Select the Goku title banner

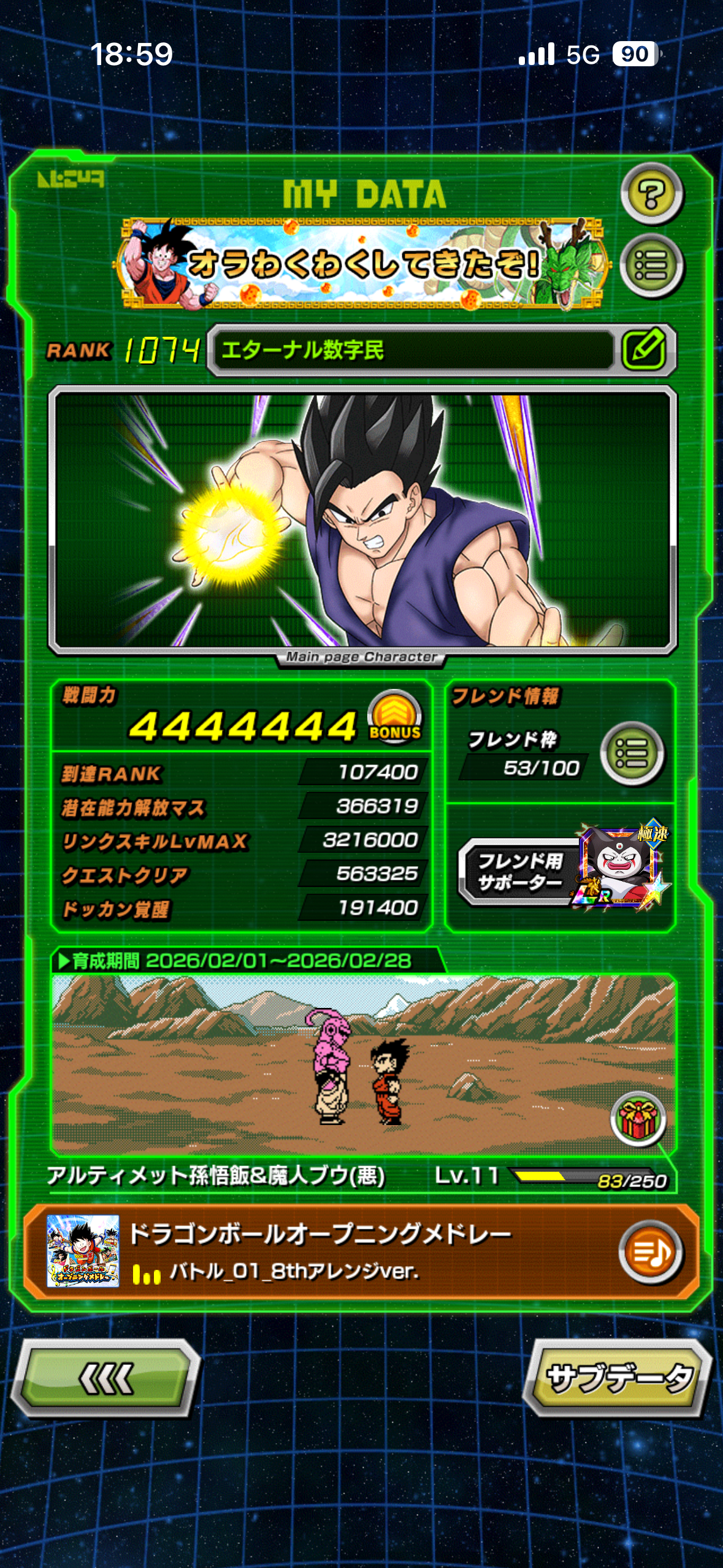(x=362, y=264)
